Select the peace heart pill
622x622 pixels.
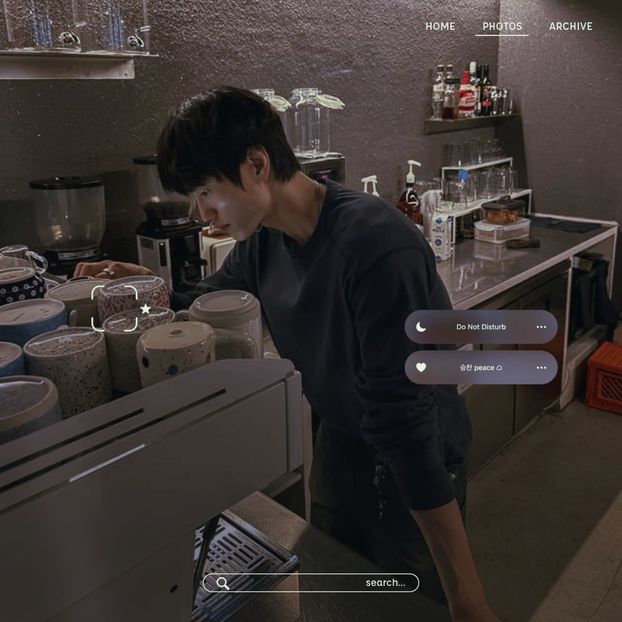[x=481, y=367]
